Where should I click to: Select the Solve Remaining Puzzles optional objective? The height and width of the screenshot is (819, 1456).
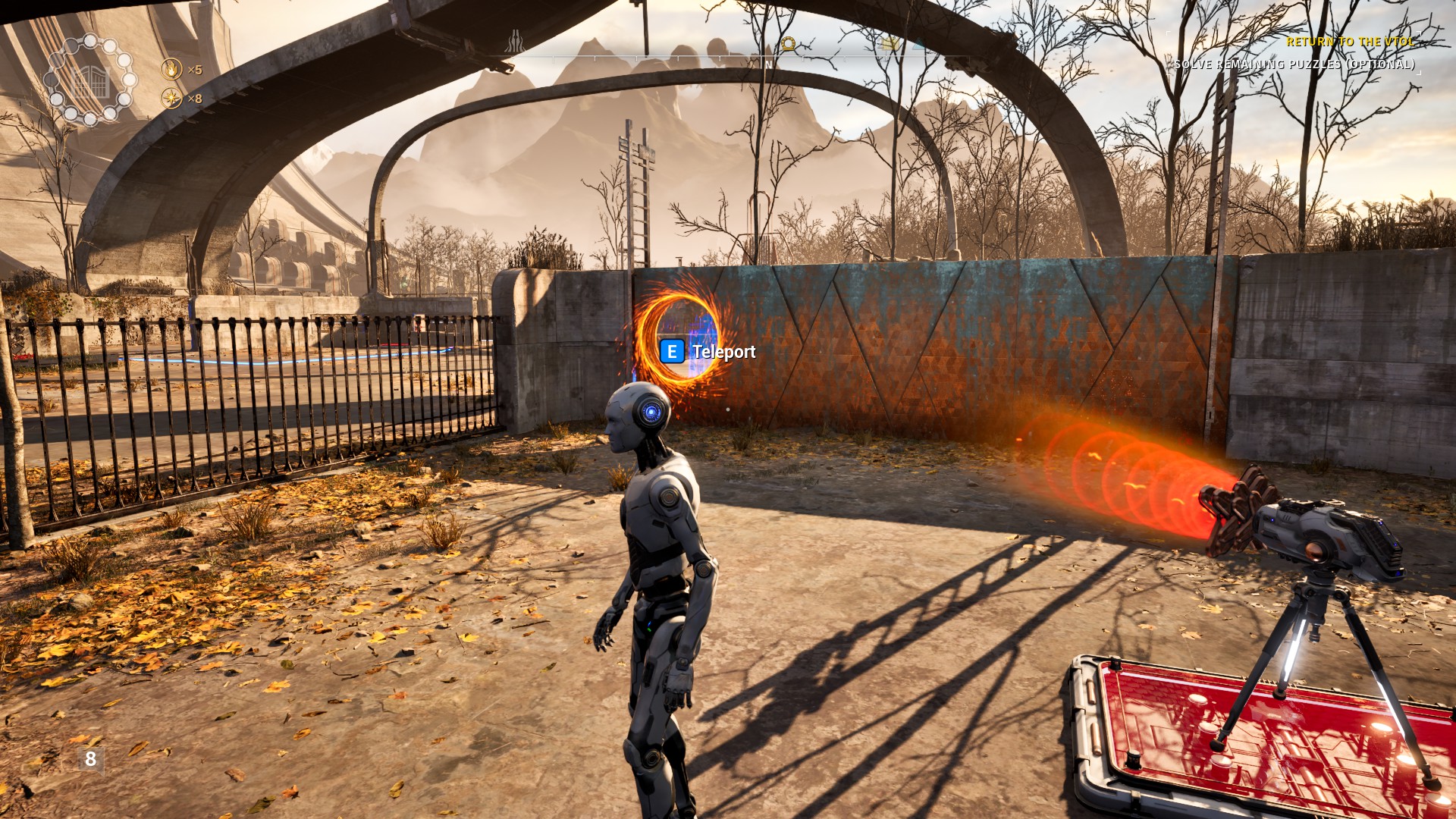tap(1294, 64)
